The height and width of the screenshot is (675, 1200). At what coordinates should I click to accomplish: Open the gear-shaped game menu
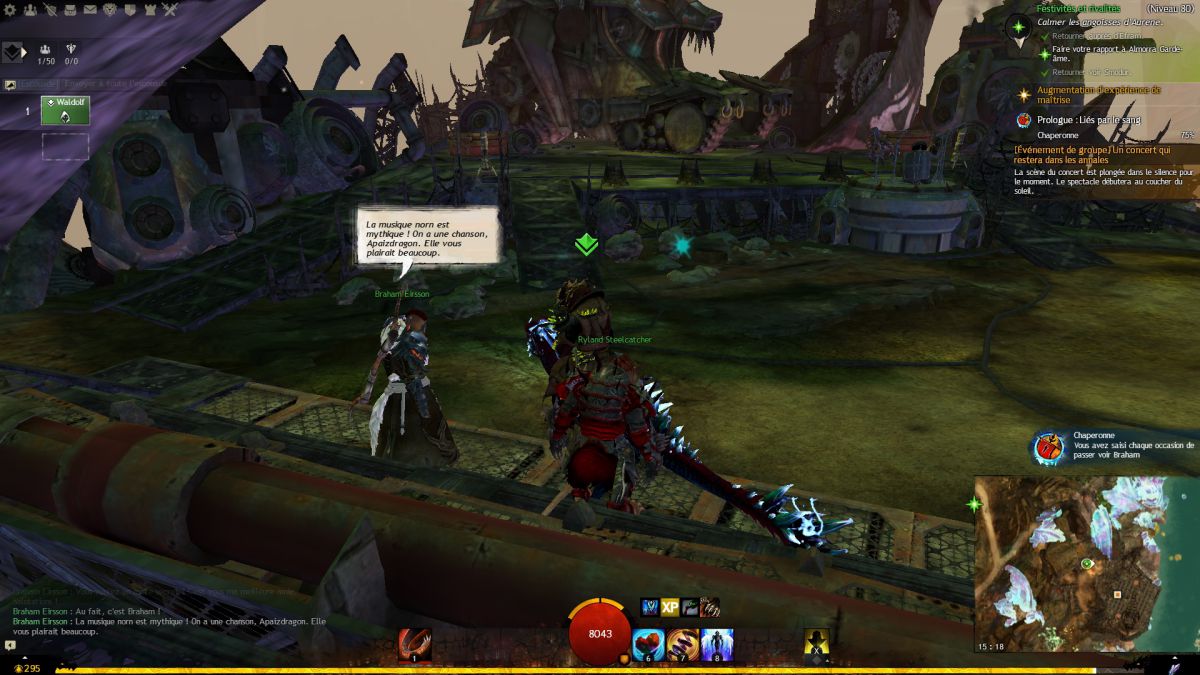(x=9, y=10)
